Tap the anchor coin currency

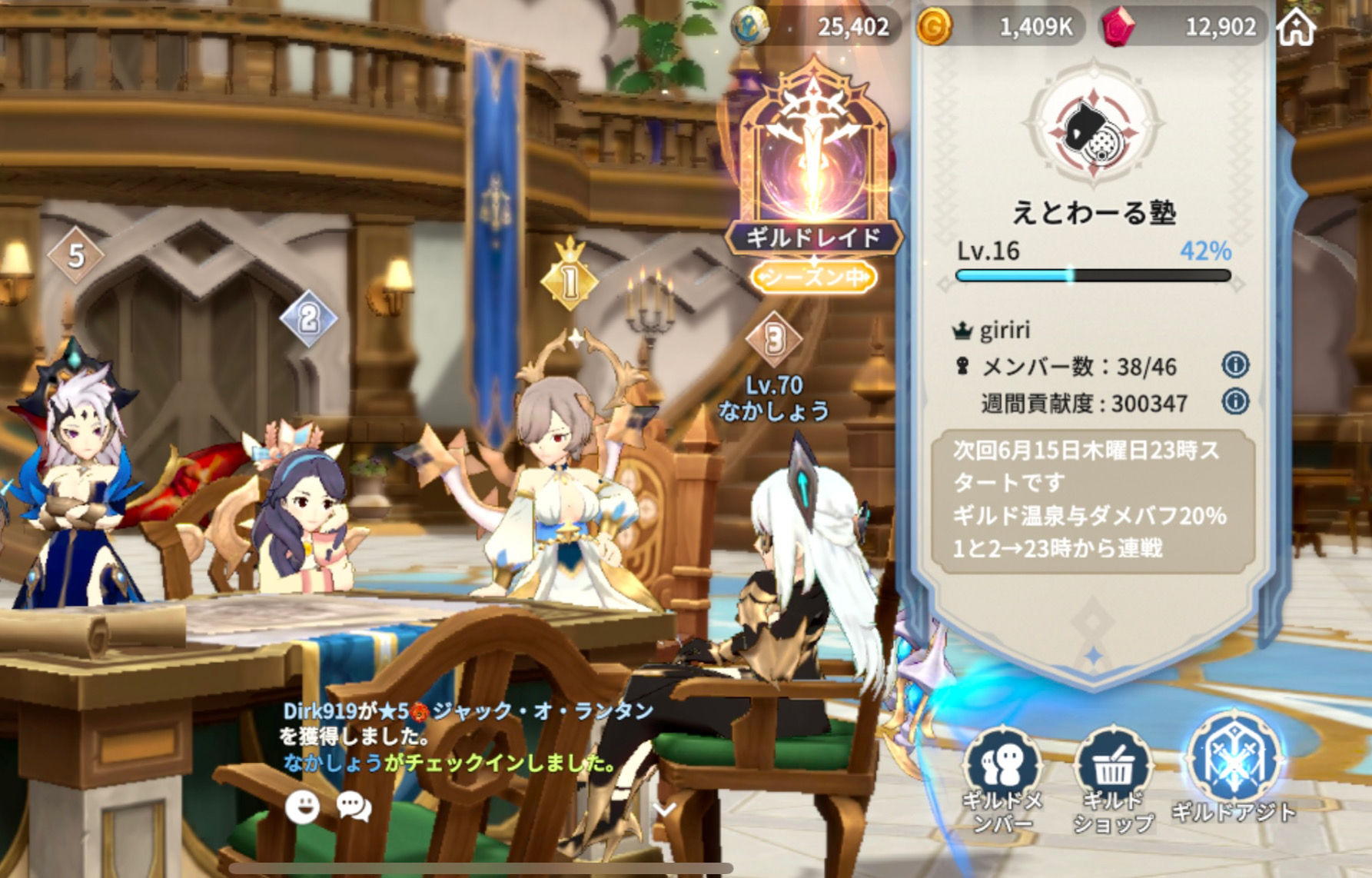point(749,28)
